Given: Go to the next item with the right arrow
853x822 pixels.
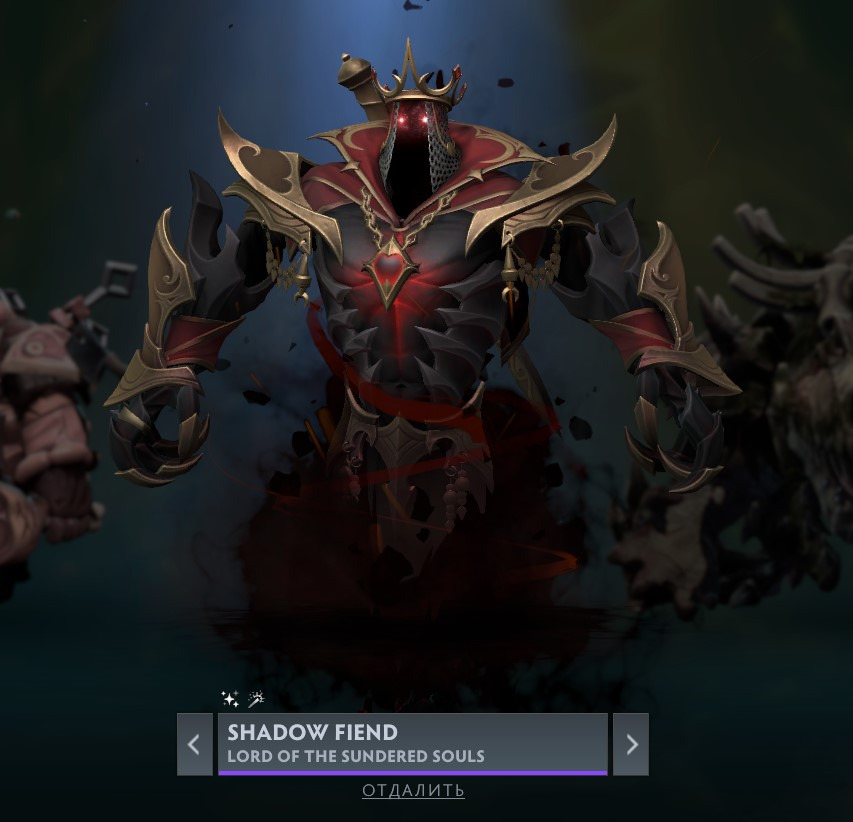Looking at the screenshot, I should 631,744.
